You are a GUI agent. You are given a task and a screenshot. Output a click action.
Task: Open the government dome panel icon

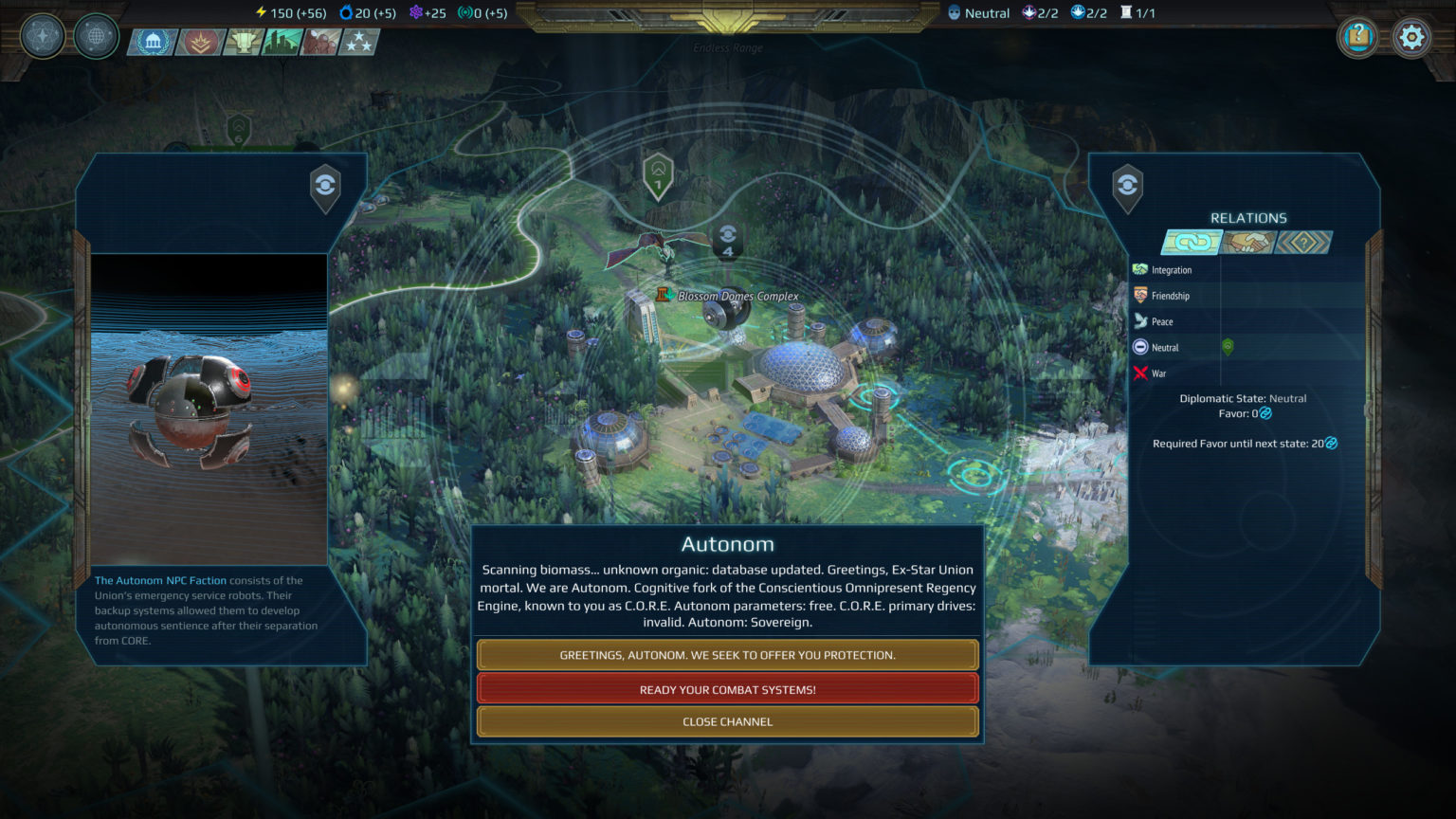click(x=152, y=42)
